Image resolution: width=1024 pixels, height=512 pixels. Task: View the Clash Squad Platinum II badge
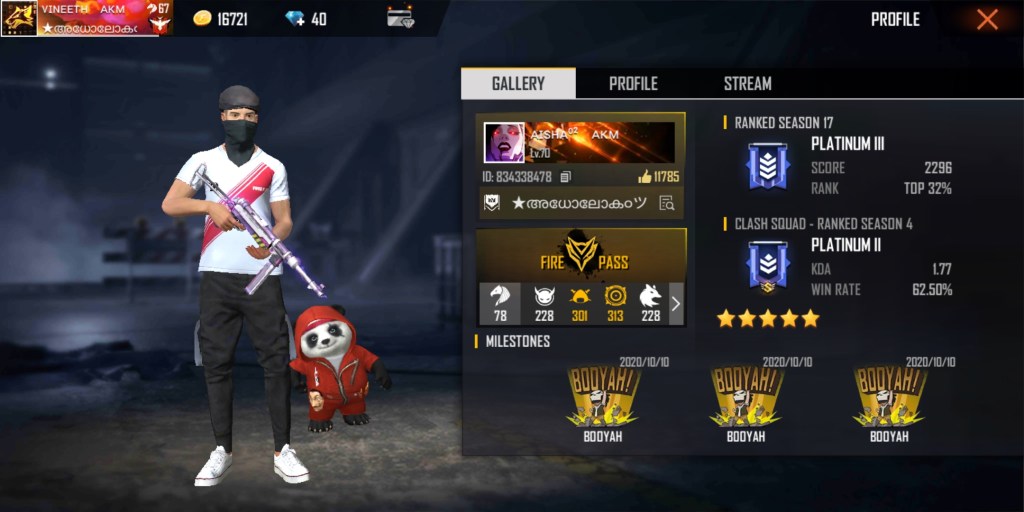pyautogui.click(x=768, y=268)
